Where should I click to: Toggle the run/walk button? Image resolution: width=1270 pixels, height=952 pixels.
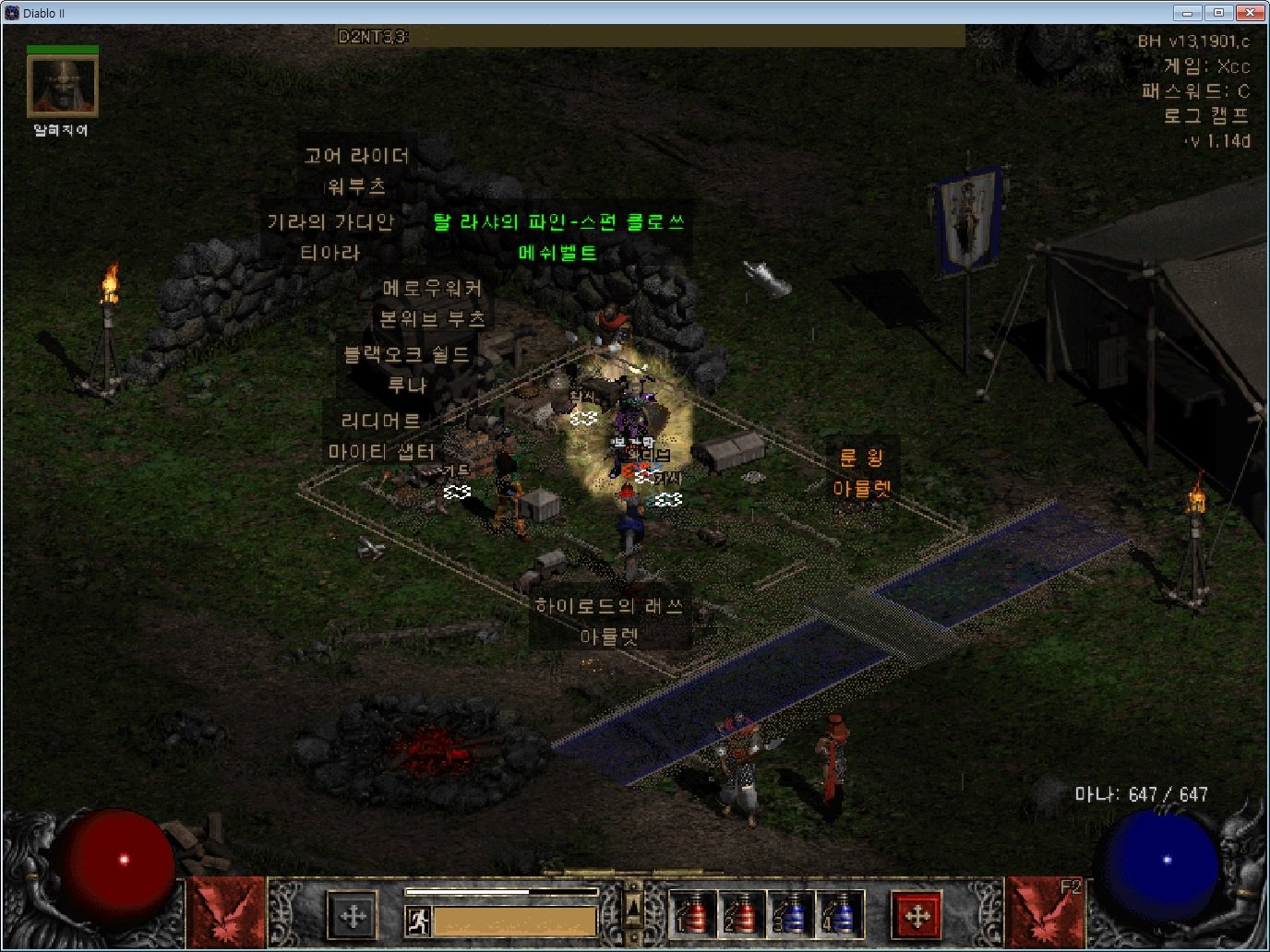417,920
